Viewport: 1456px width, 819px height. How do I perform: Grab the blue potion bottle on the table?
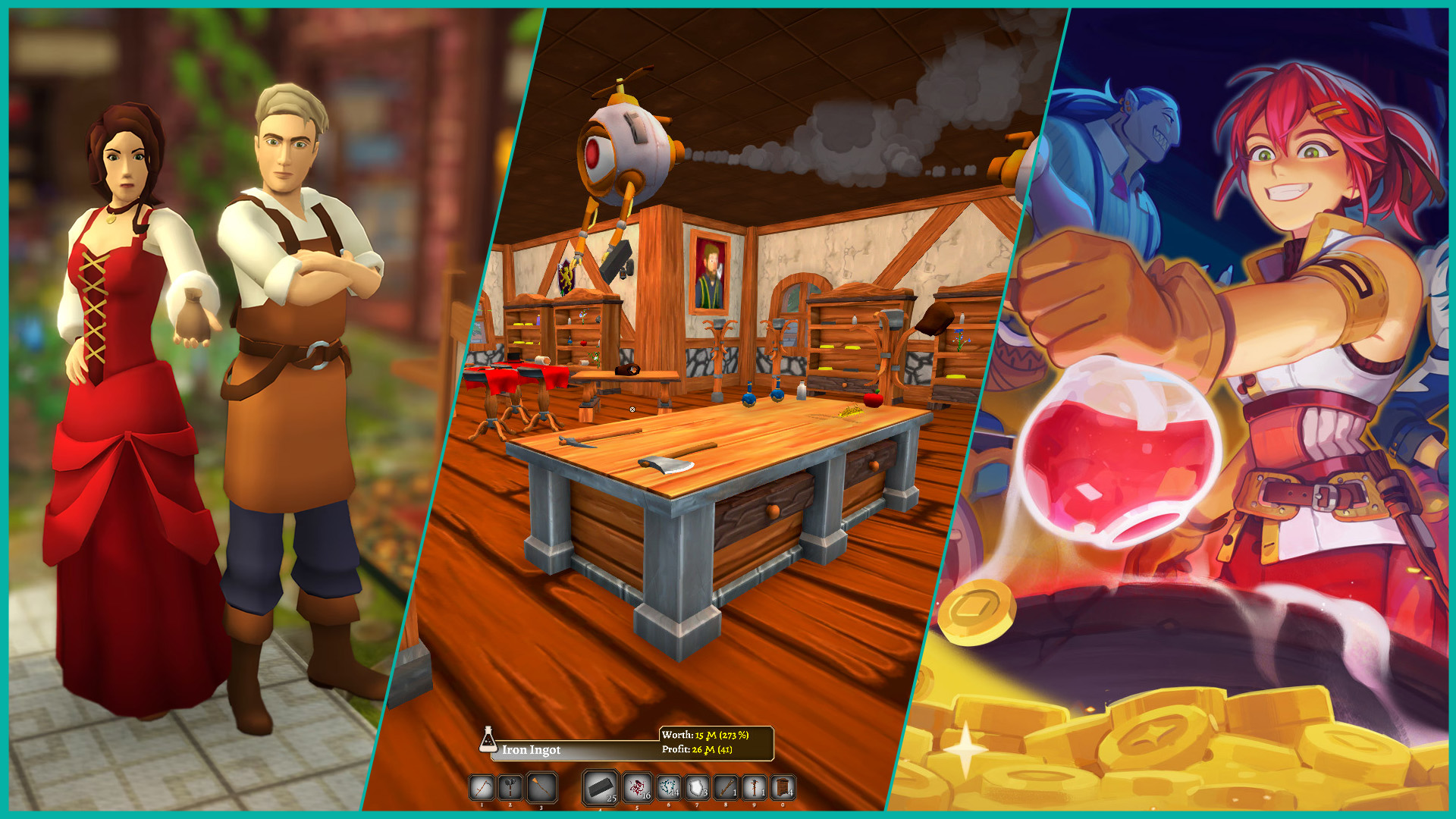point(749,397)
